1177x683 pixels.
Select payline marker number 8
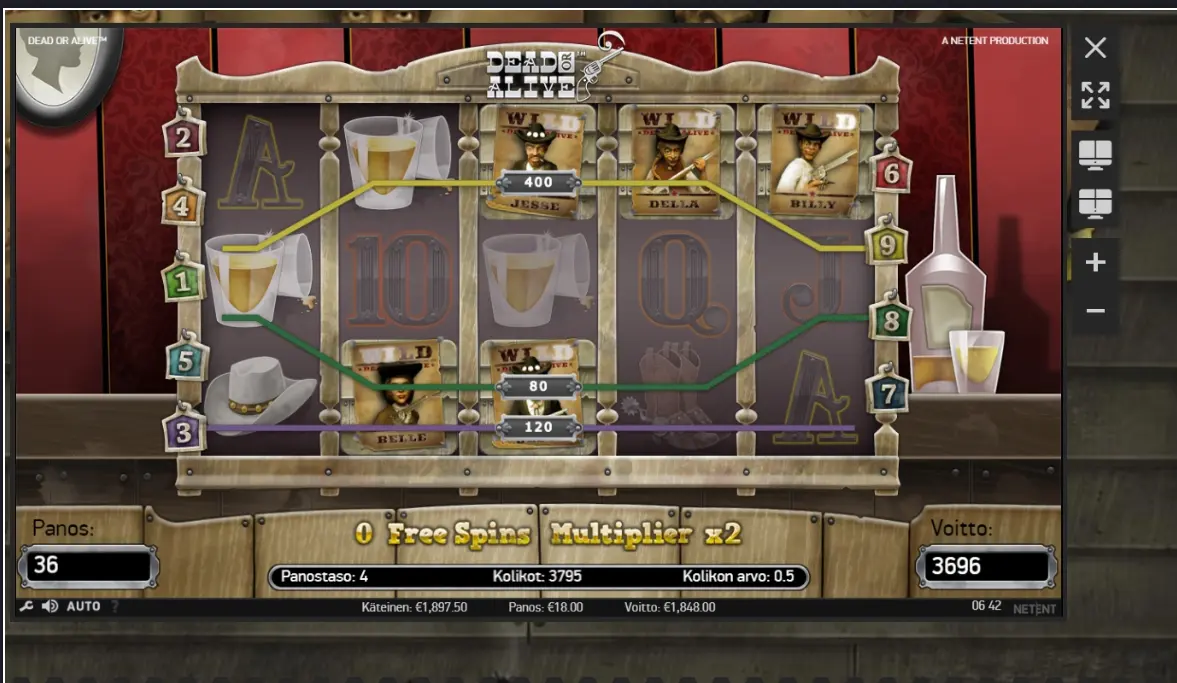pos(891,321)
